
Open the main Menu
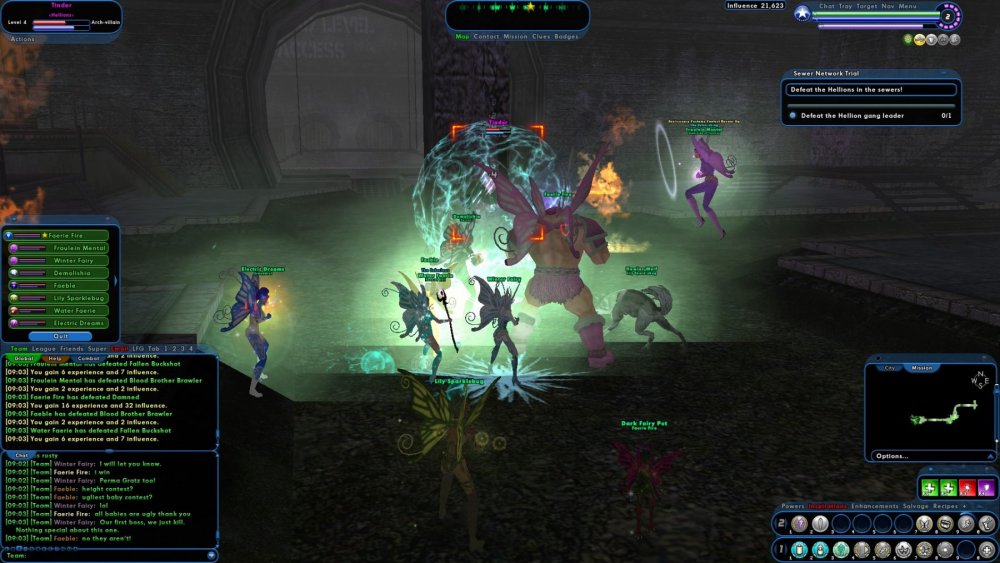click(x=908, y=6)
